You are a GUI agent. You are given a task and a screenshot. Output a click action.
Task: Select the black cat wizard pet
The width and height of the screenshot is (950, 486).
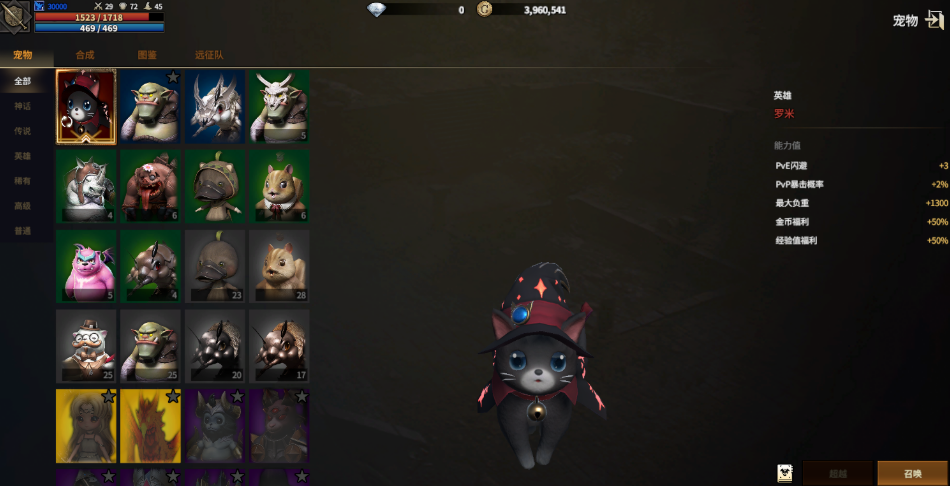[x=86, y=106]
